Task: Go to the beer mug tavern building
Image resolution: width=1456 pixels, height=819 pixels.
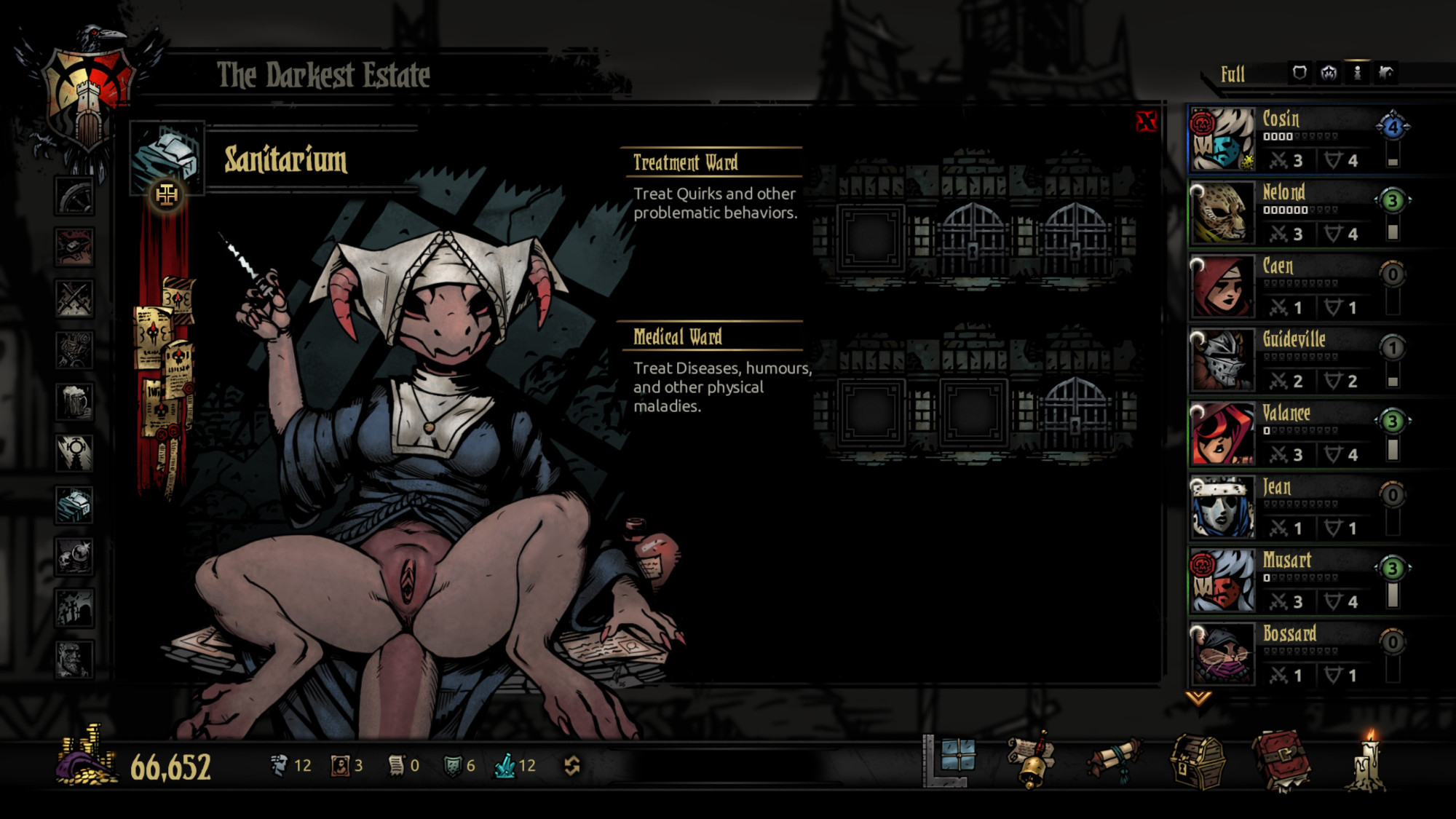Action: point(74,402)
